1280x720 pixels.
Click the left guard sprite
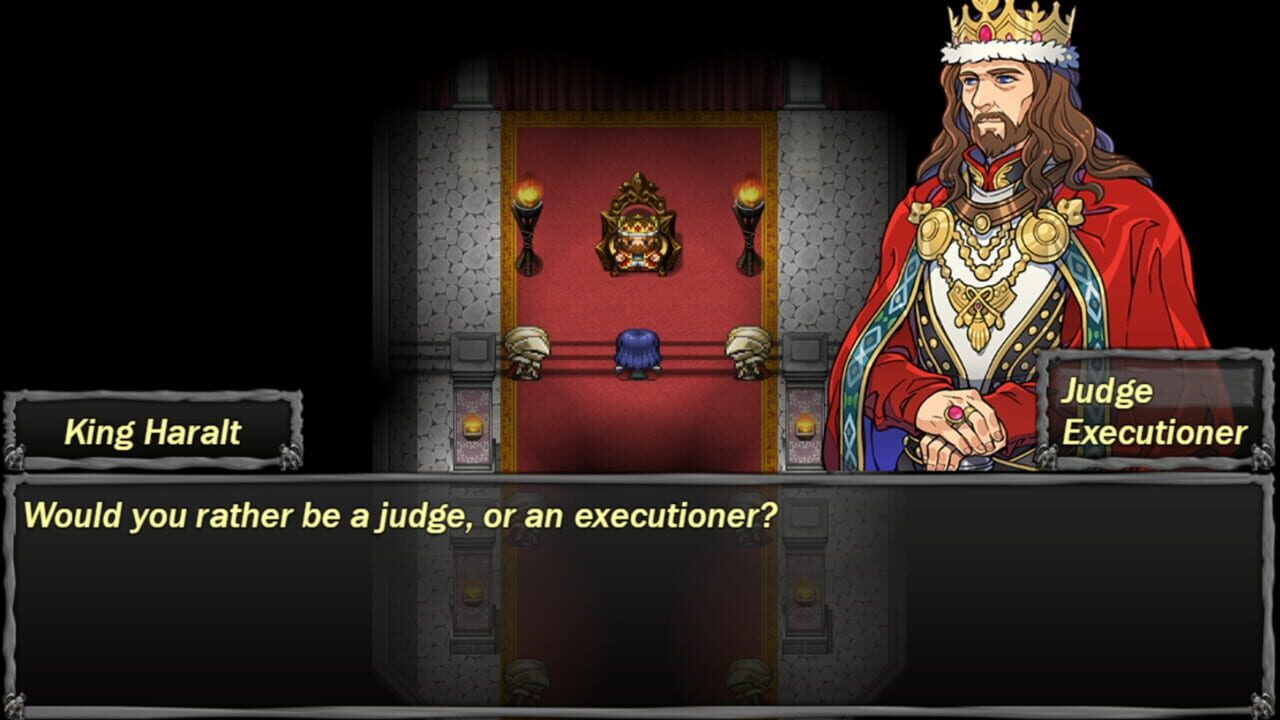tap(525, 350)
